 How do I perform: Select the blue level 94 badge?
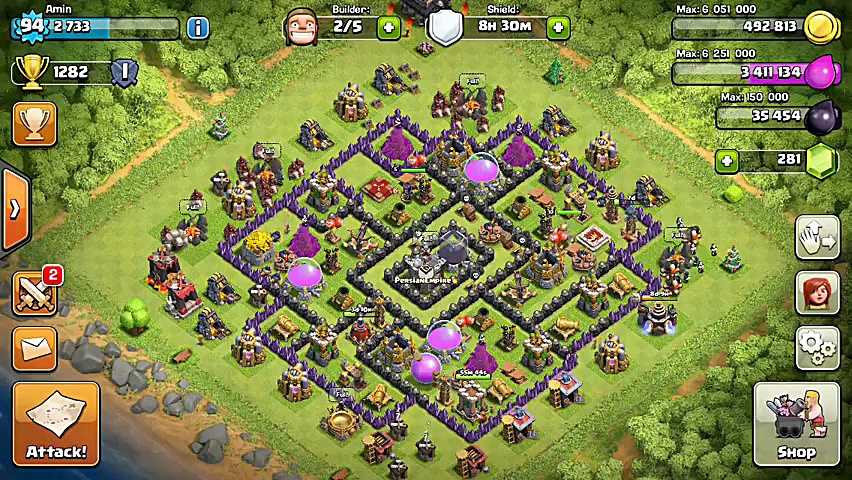pos(31,27)
